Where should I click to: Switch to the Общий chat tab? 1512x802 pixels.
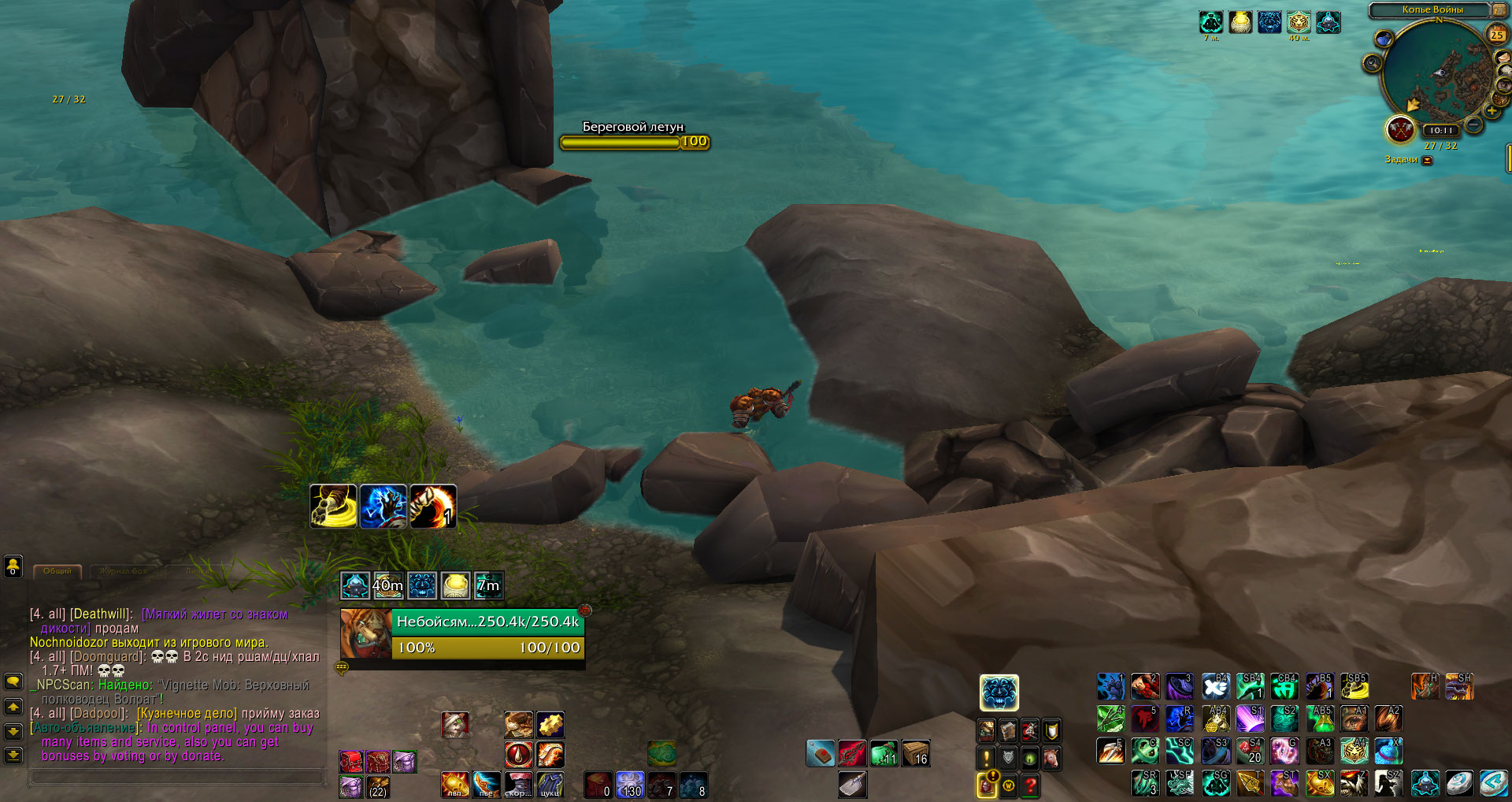[x=57, y=570]
